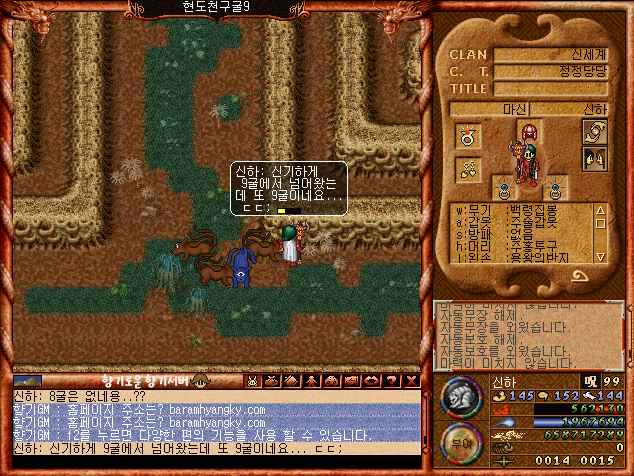634x476 pixels.
Task: Select the red helmet equipment slot
Action: (x=530, y=131)
